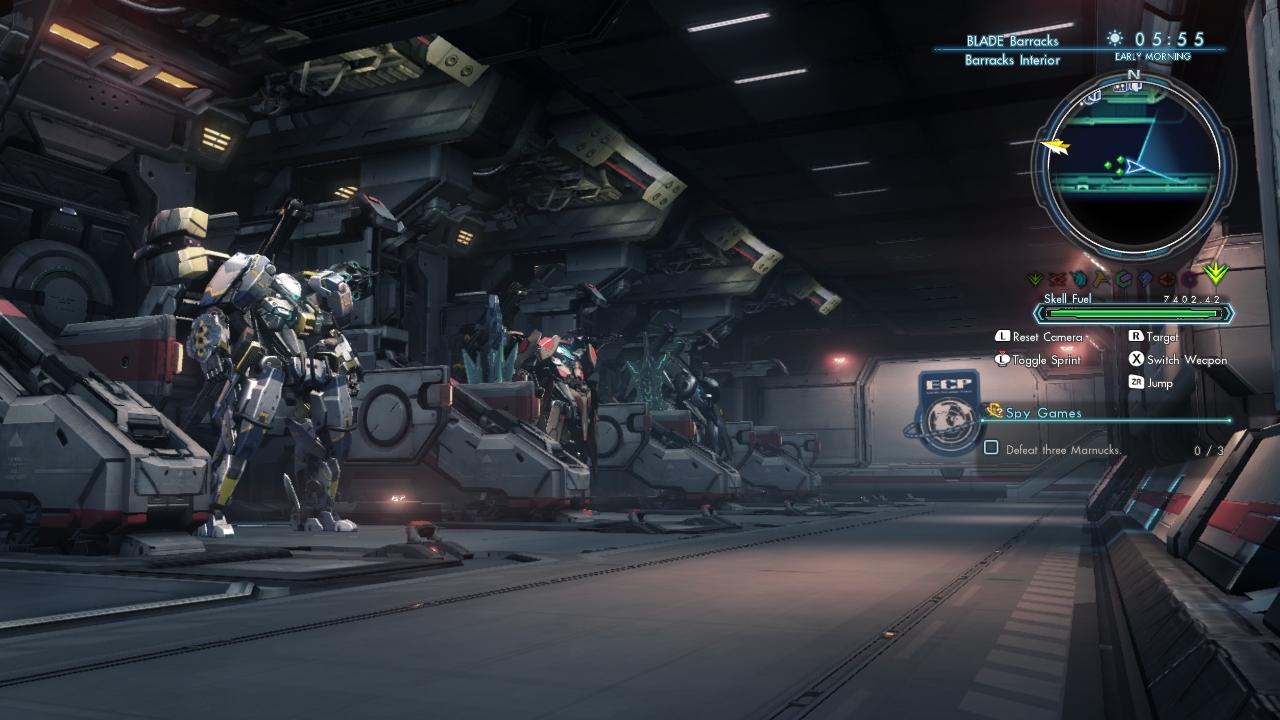Click the BLADE Barracks location label
This screenshot has height=720, width=1280.
click(x=1012, y=41)
